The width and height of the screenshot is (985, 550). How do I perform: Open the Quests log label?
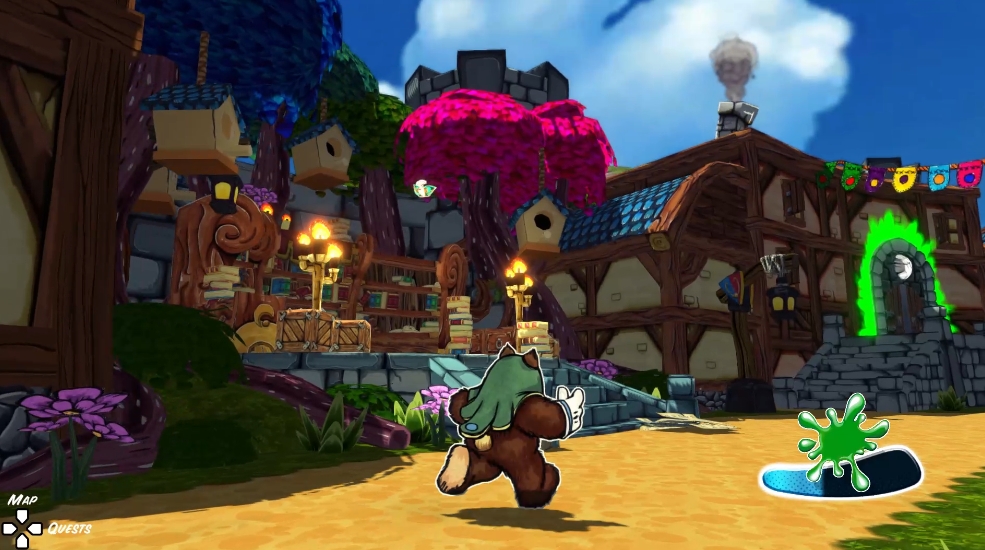(x=69, y=528)
